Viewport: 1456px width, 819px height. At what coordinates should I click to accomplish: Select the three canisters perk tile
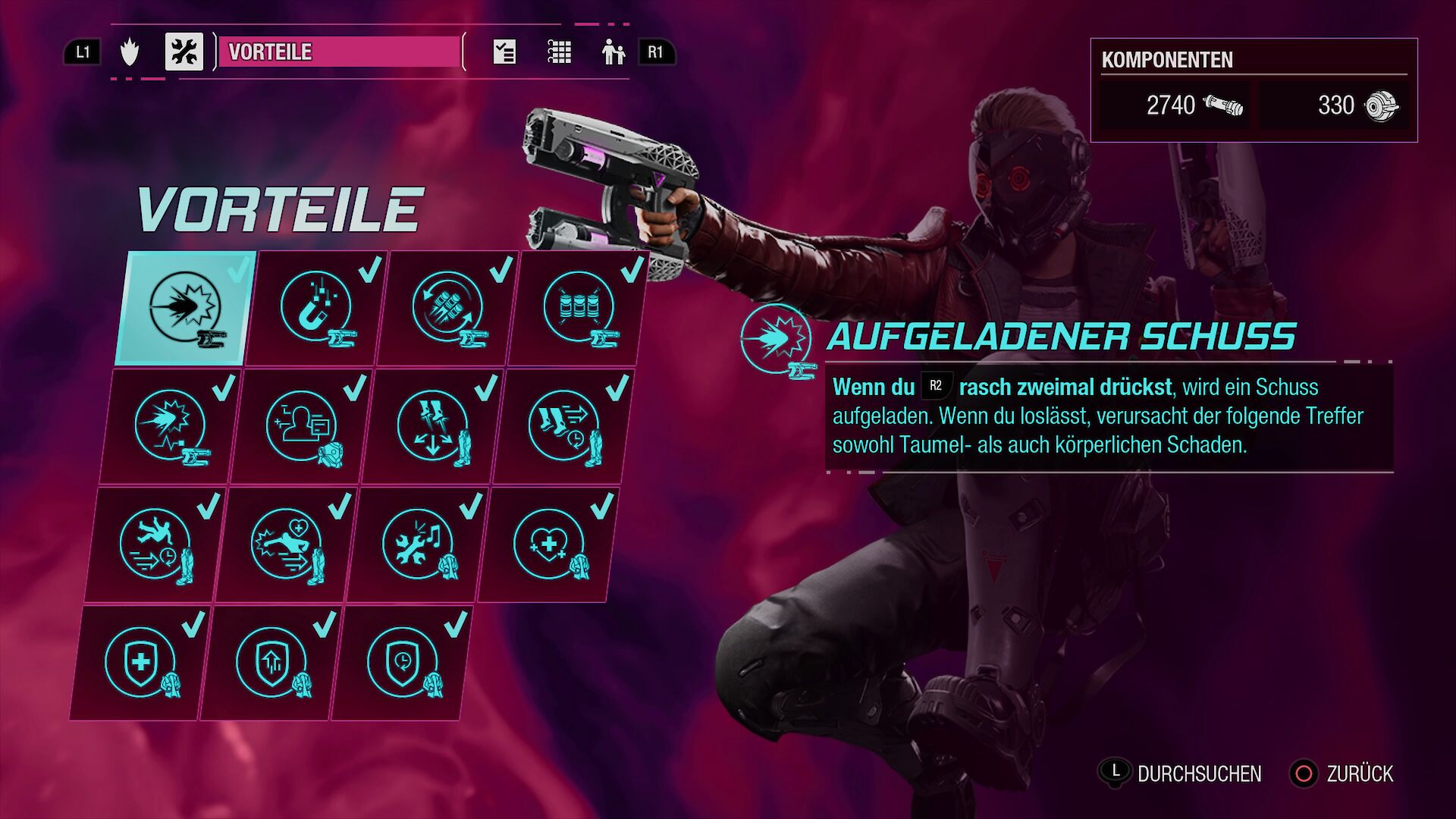579,309
